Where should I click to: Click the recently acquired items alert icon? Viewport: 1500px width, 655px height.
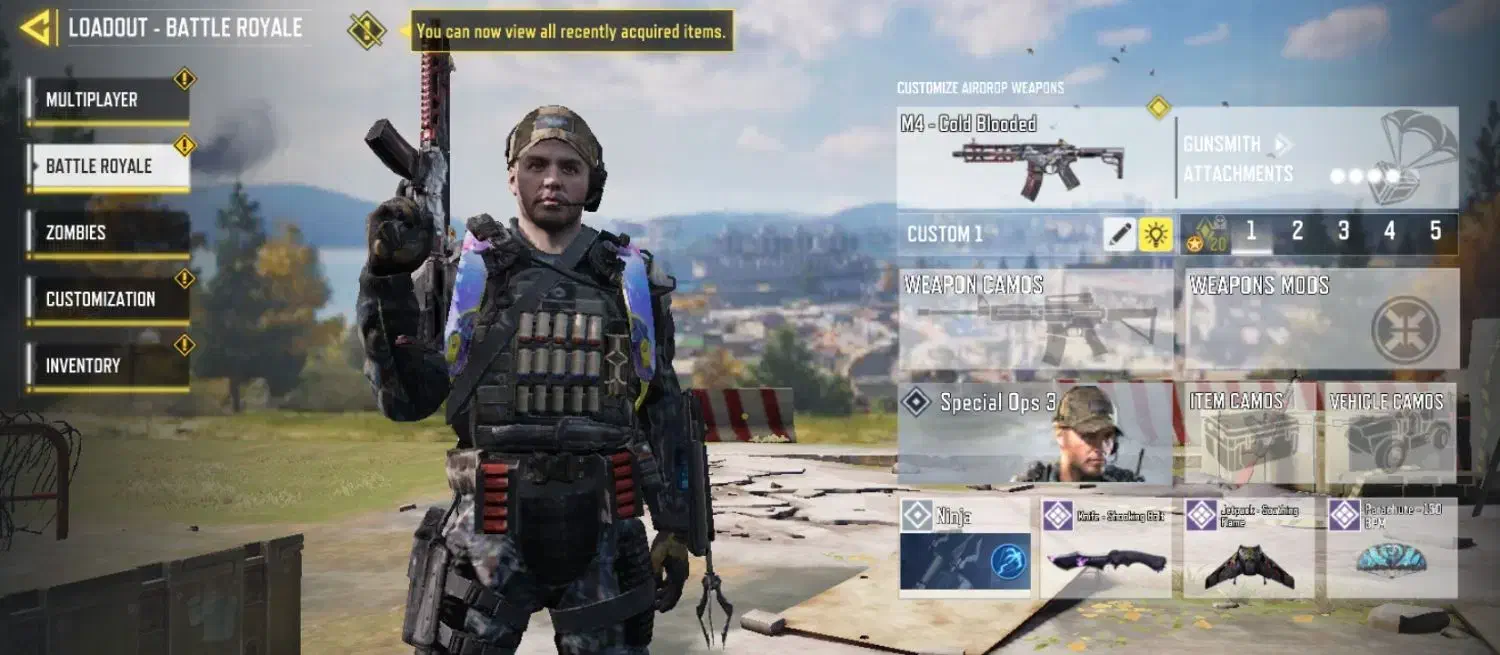[367, 30]
